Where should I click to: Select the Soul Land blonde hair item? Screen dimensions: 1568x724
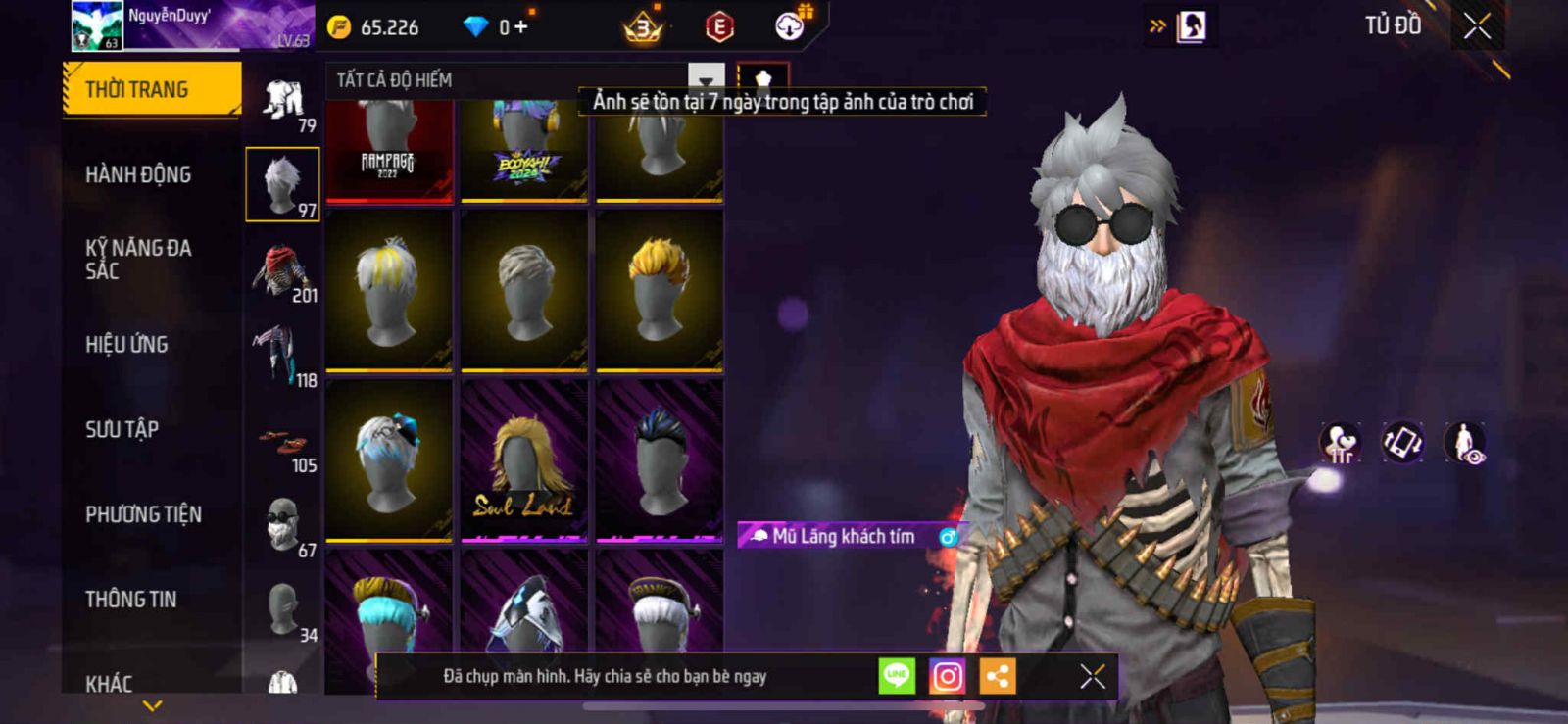pyautogui.click(x=523, y=460)
